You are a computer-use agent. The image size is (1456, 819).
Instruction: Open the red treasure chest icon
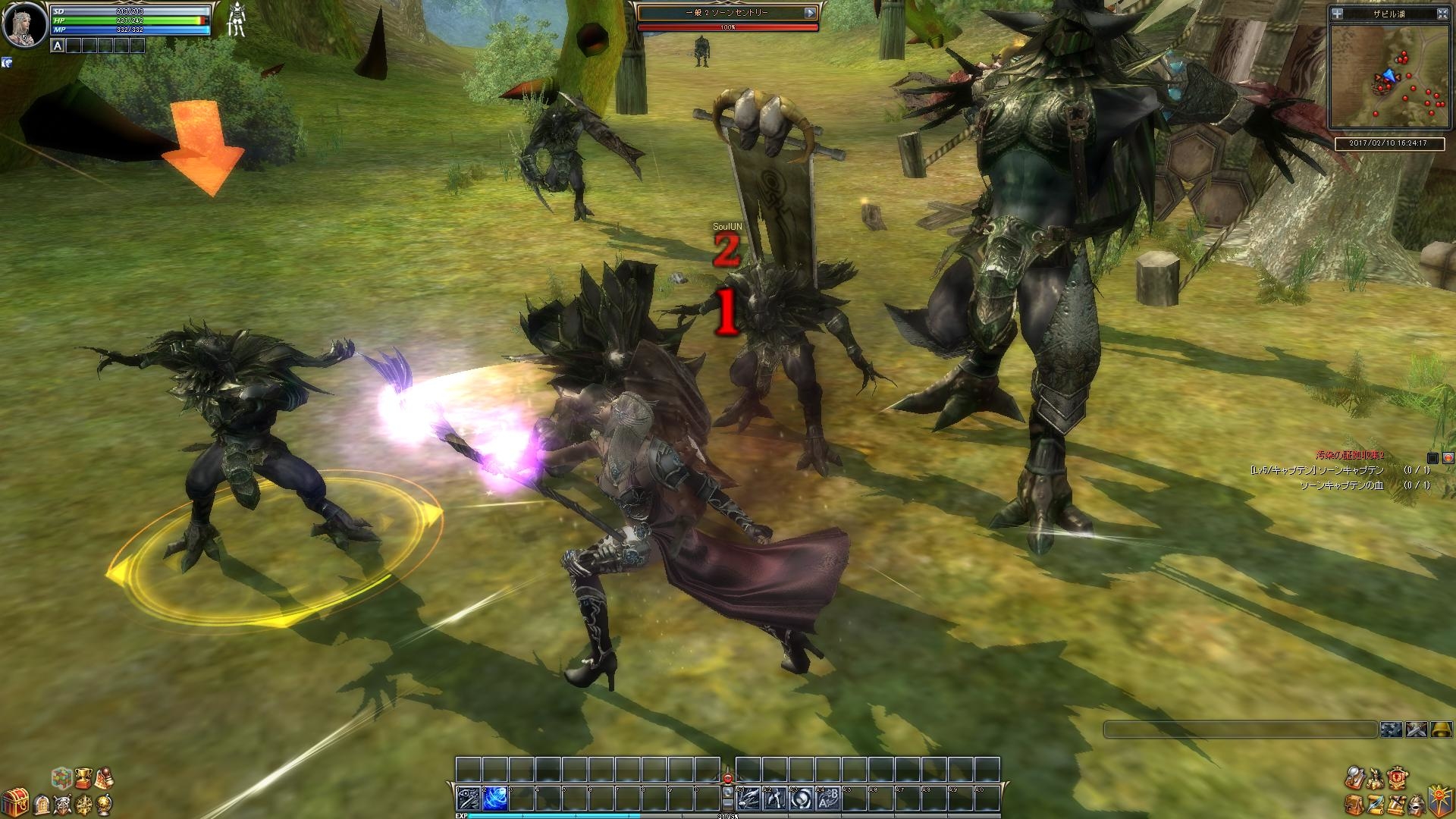coord(17,802)
